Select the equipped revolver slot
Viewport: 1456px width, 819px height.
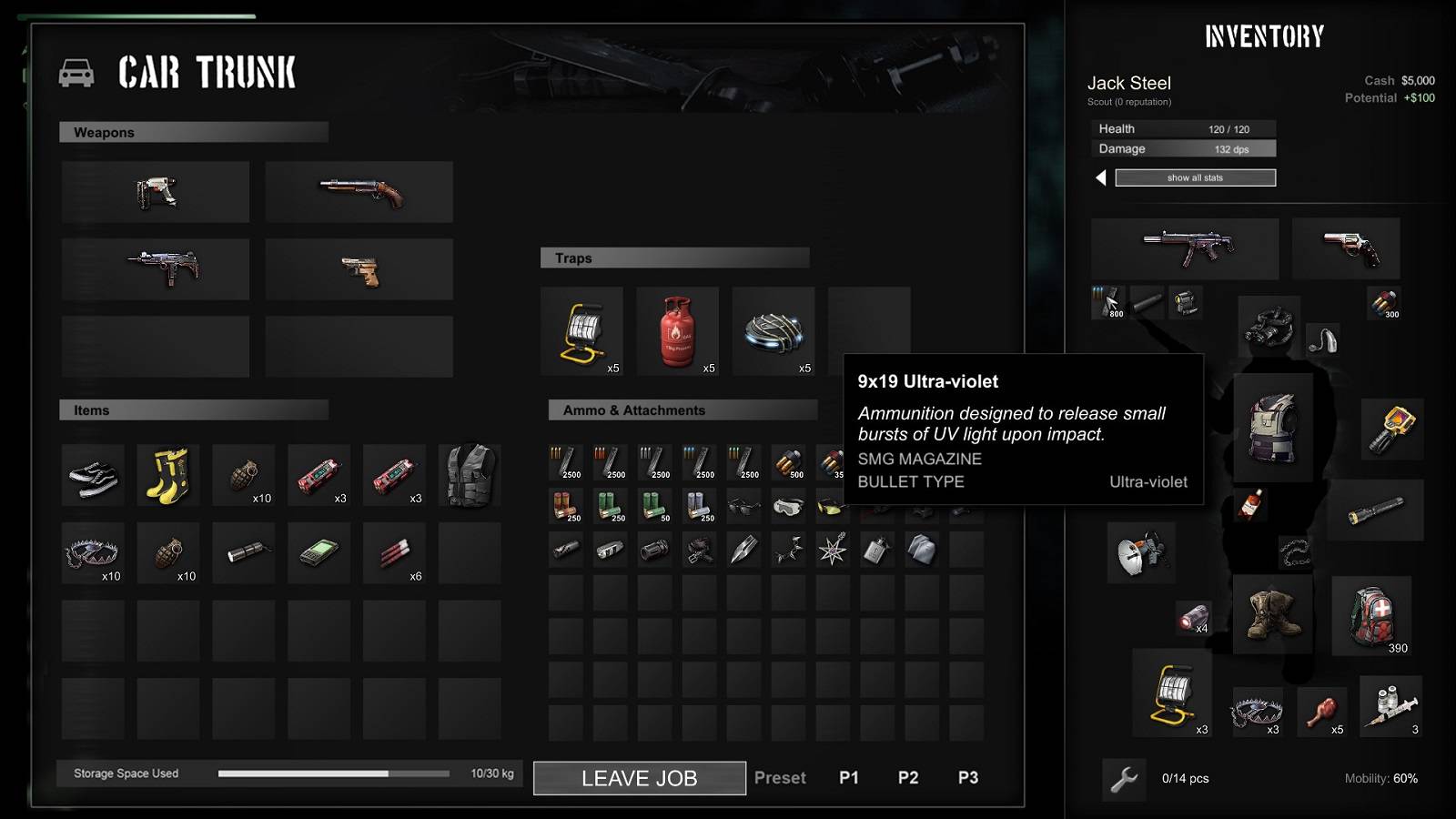(x=1346, y=248)
